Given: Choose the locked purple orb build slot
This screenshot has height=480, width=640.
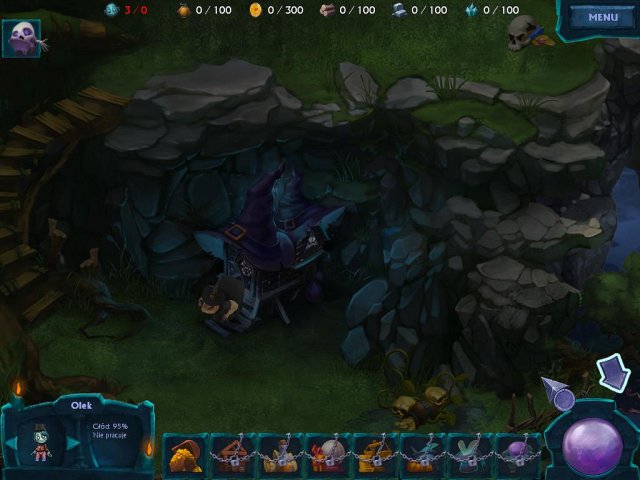Looking at the screenshot, I should 518,455.
